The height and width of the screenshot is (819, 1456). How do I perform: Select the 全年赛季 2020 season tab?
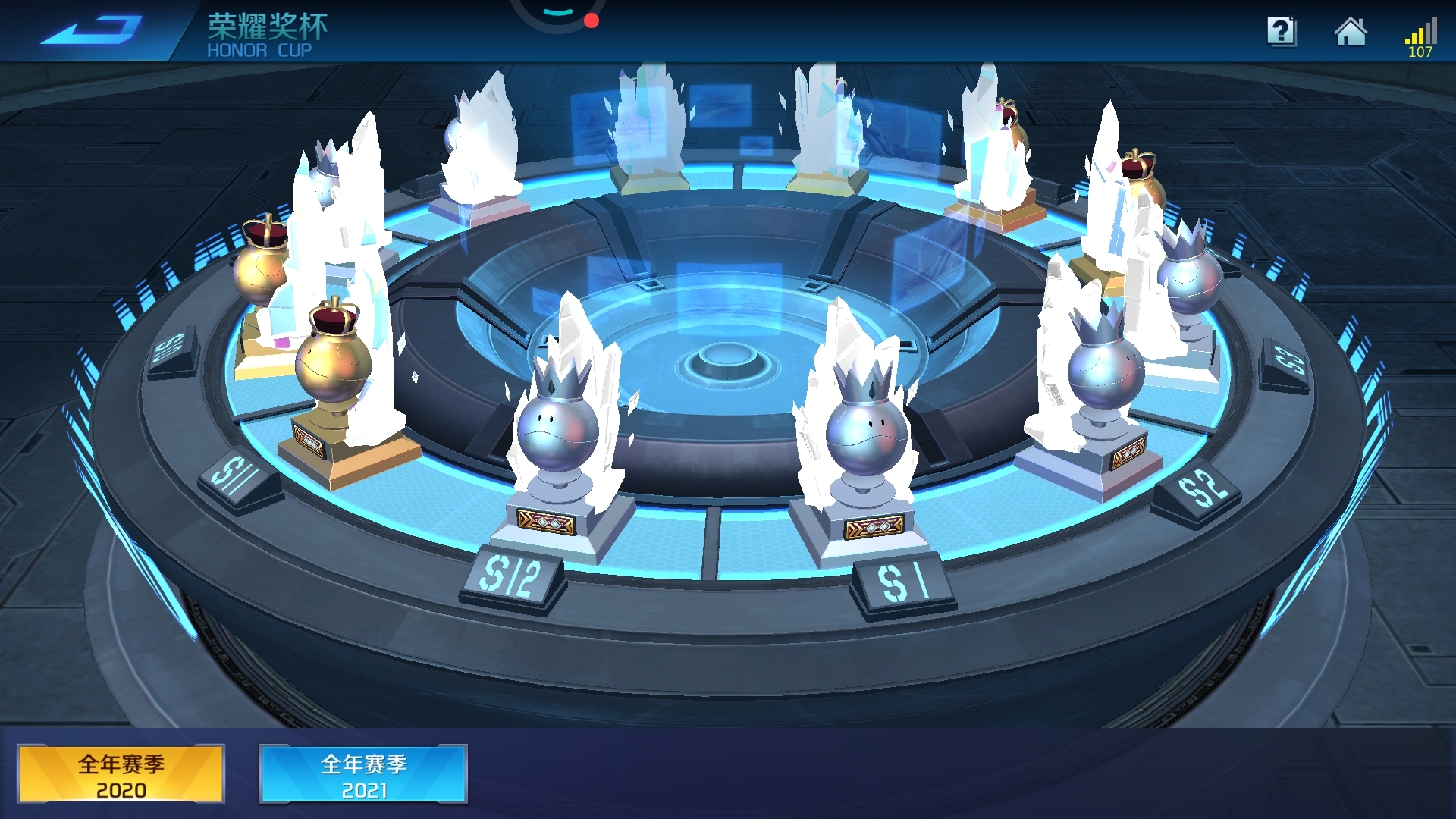pyautogui.click(x=121, y=773)
